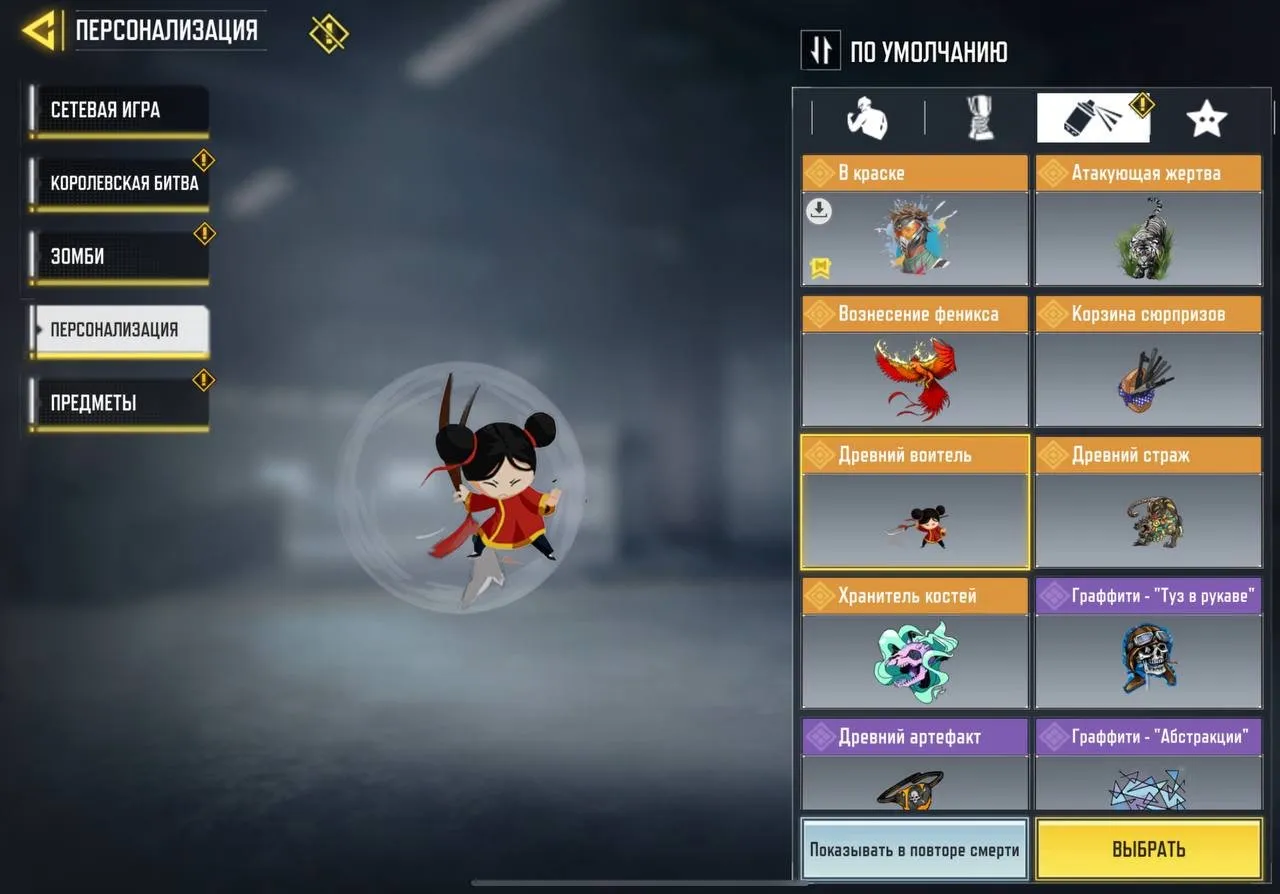Screen dimensions: 1280x894
Task: Choose the "Хранитель костей" spray
Action: tap(913, 661)
